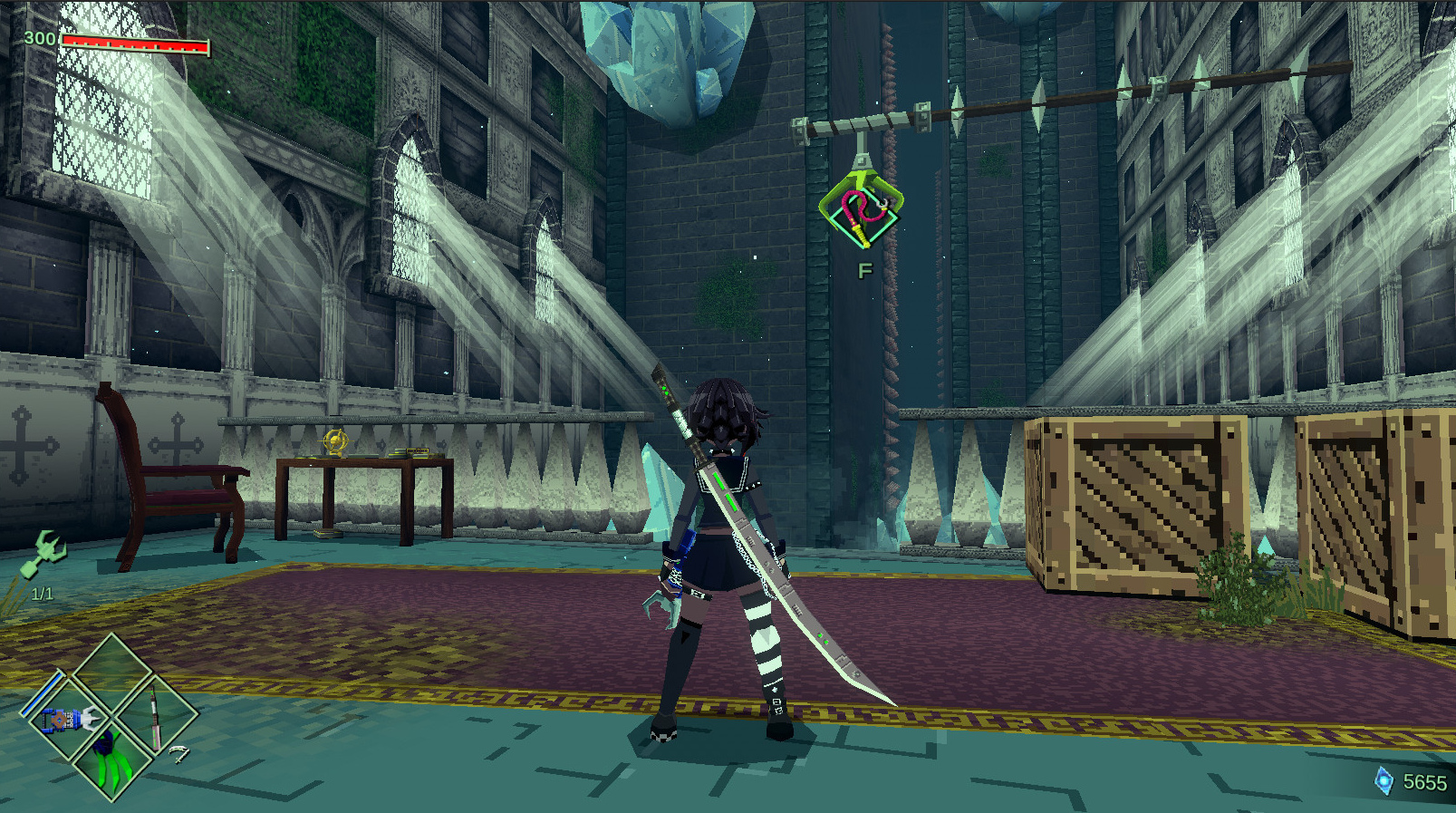The image size is (1456, 813).
Task: Select the empty top diamond slot
Action: pos(112,675)
